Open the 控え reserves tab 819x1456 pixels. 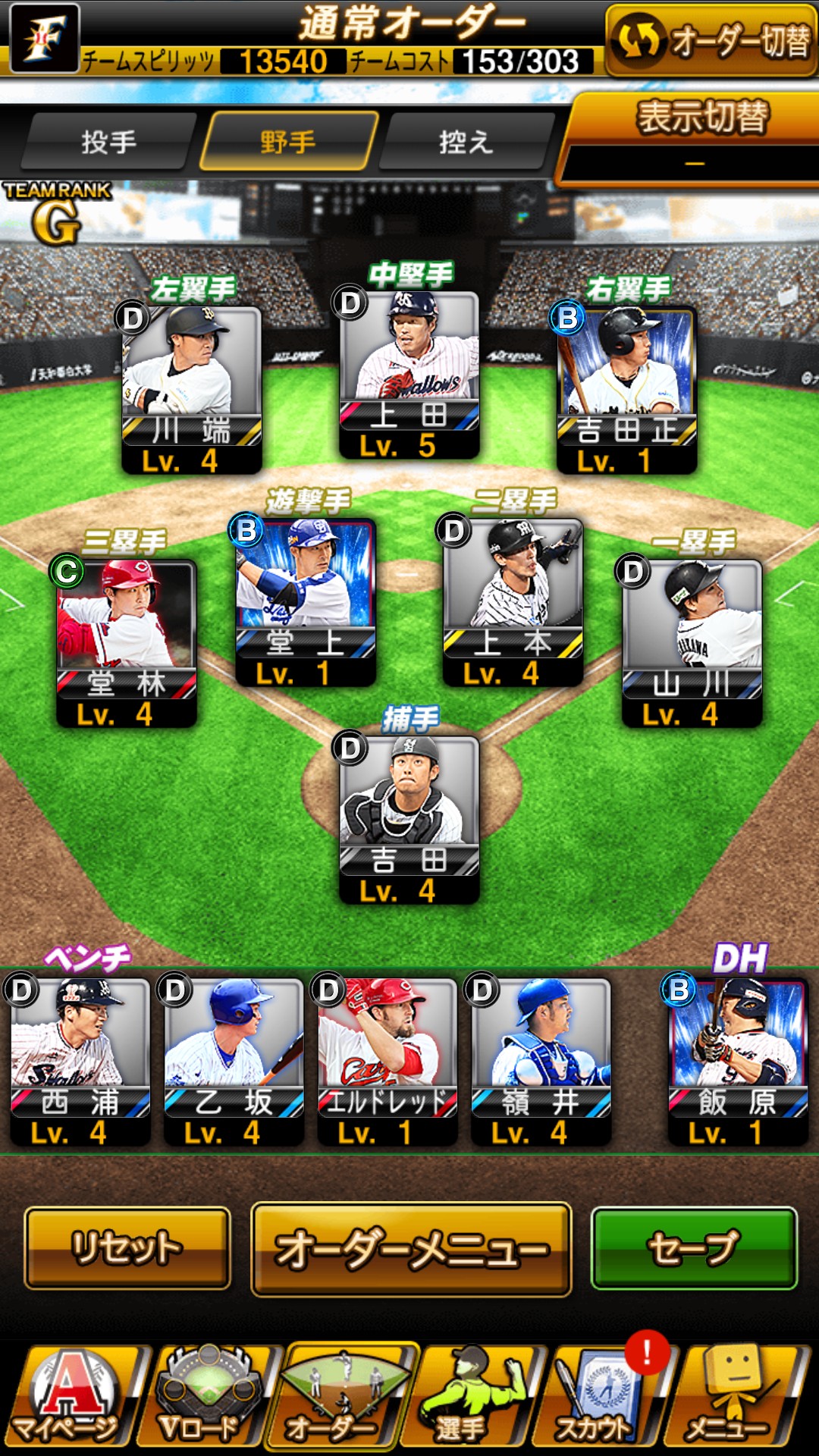tap(466, 142)
